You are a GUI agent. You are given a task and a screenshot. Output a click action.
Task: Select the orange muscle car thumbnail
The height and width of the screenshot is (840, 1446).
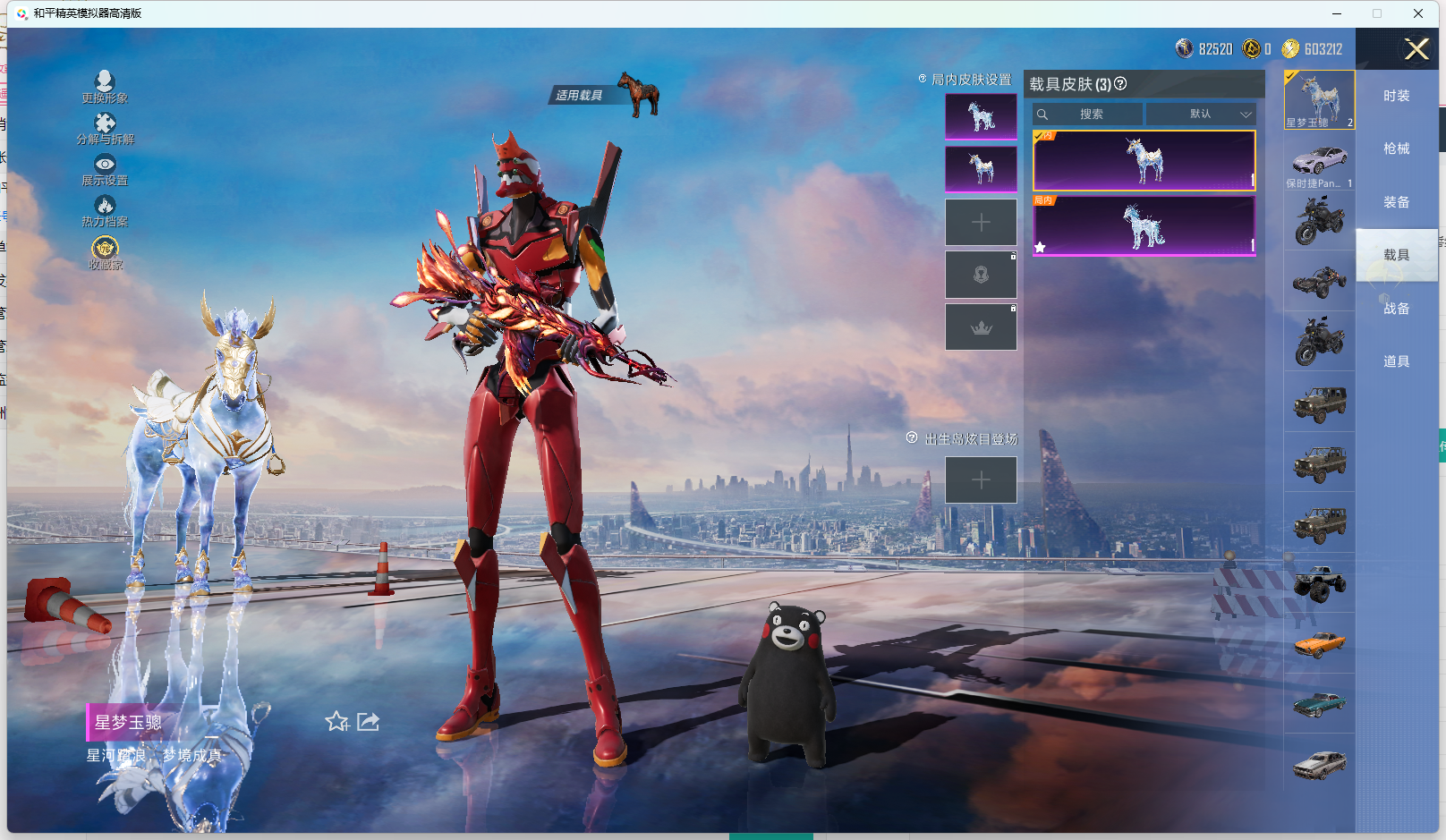tap(1320, 643)
